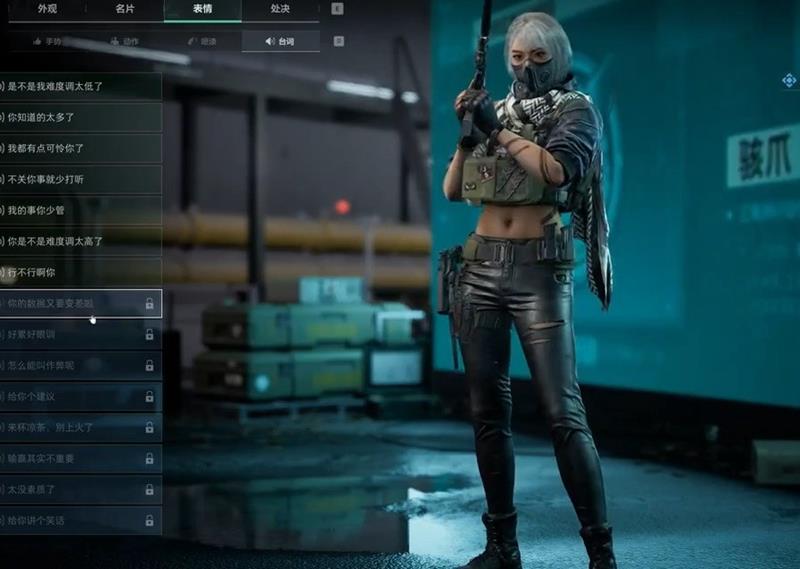The width and height of the screenshot is (800, 569).
Task: Show the 动作 sub-category
Action: click(124, 41)
